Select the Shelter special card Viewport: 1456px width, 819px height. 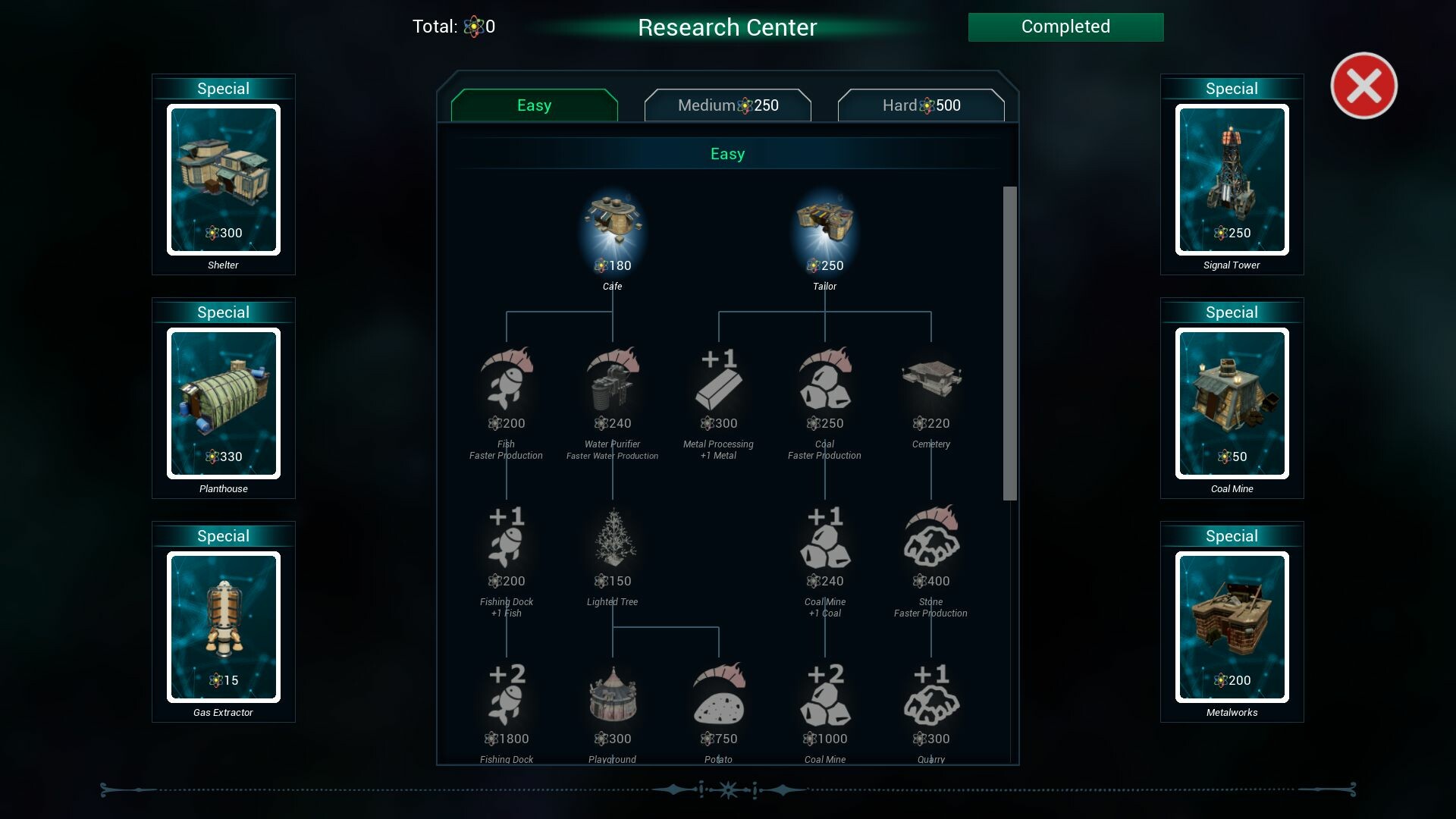coord(224,179)
